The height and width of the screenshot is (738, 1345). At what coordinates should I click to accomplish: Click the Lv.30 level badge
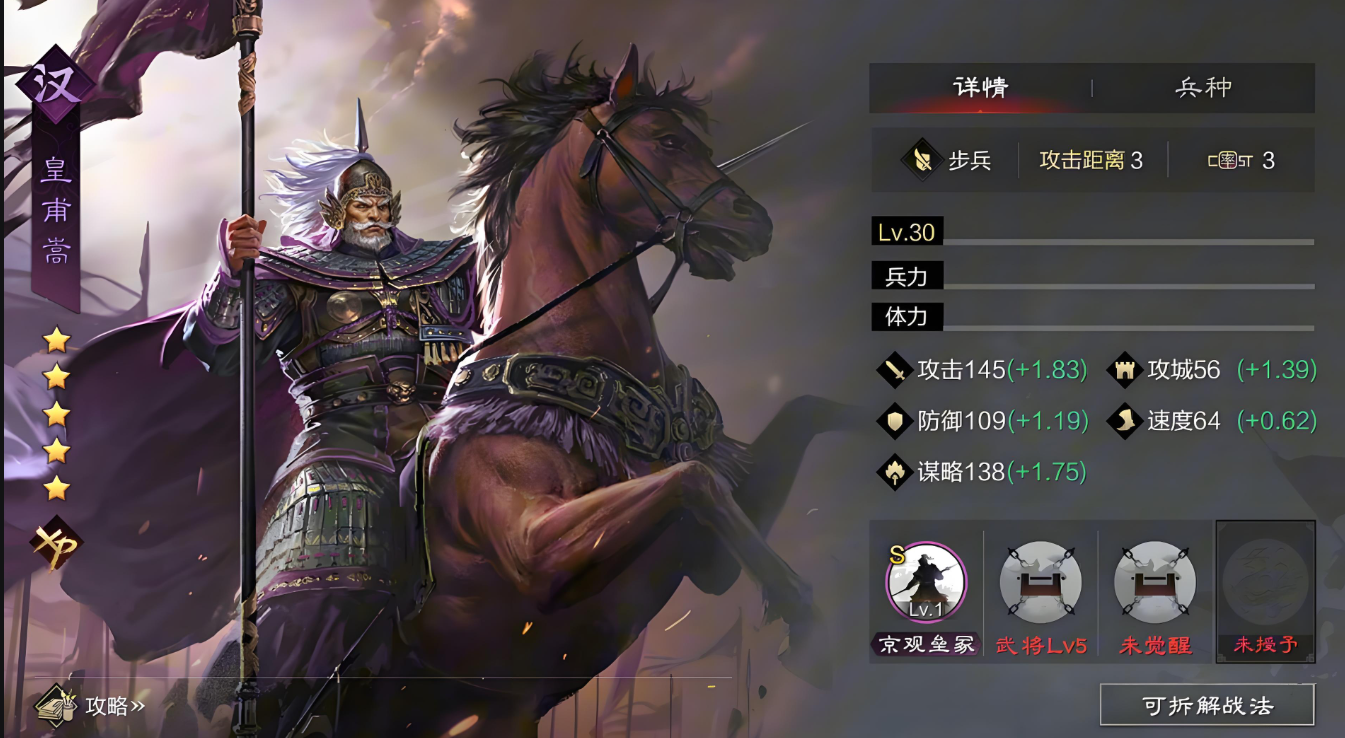(x=905, y=232)
